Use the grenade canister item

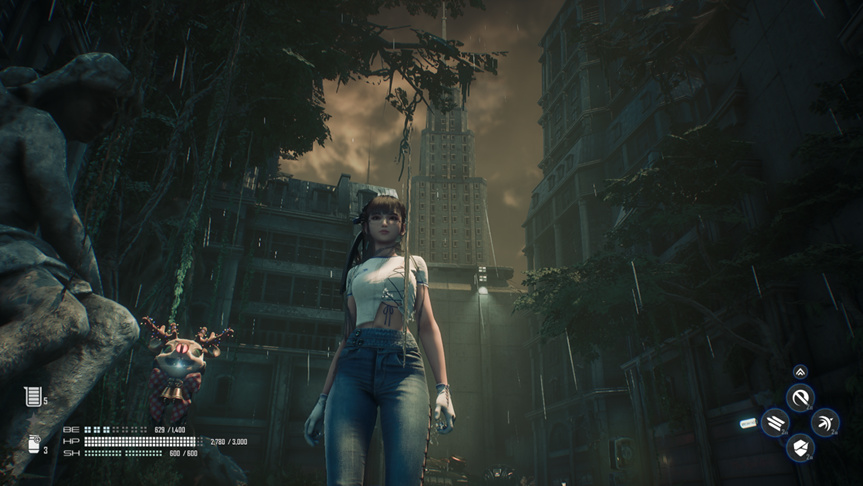[x=32, y=444]
